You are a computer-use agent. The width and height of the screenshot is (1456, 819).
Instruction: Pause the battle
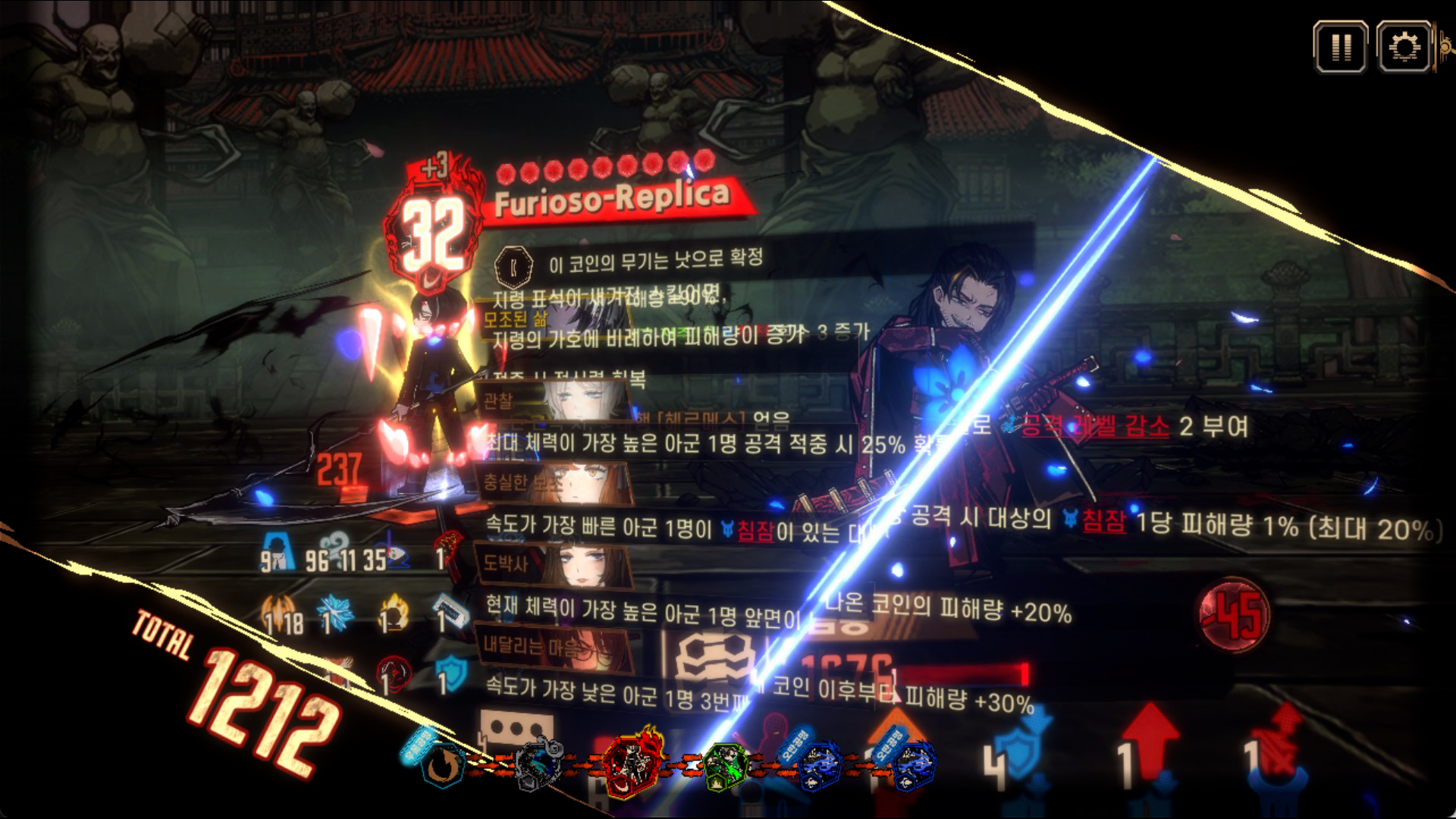(x=1340, y=47)
